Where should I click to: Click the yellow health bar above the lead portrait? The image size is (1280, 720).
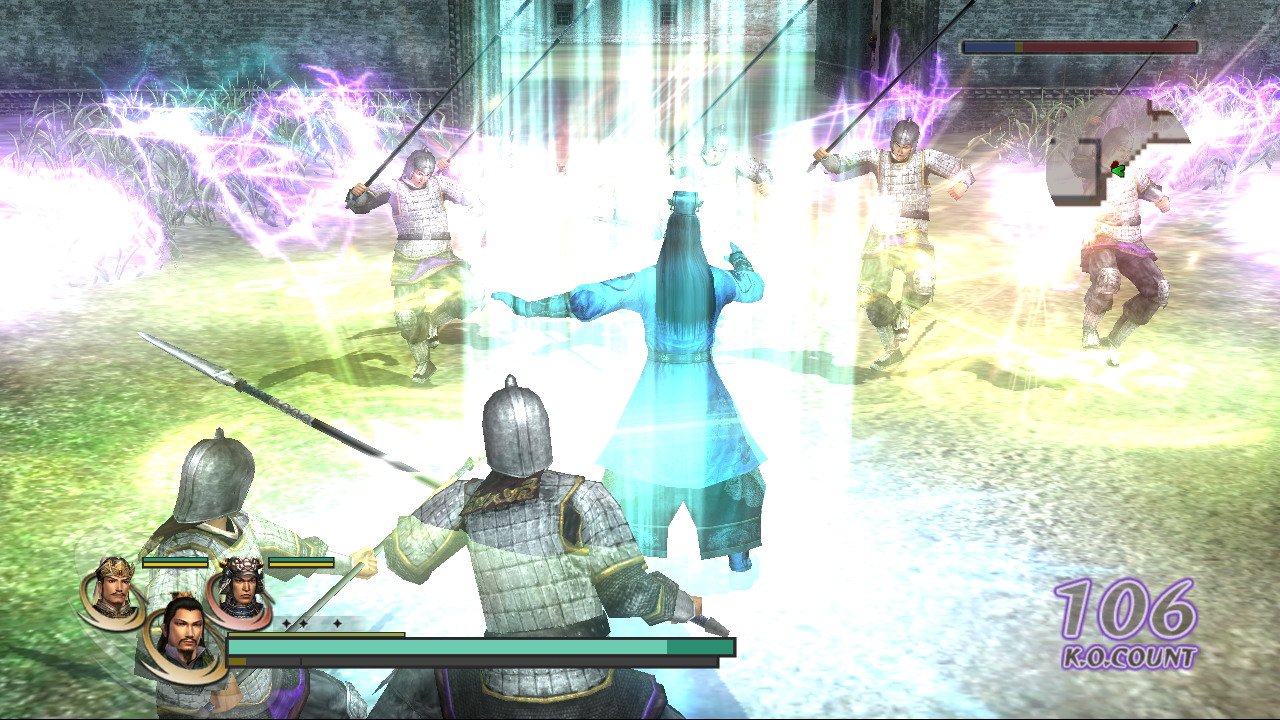point(316,634)
